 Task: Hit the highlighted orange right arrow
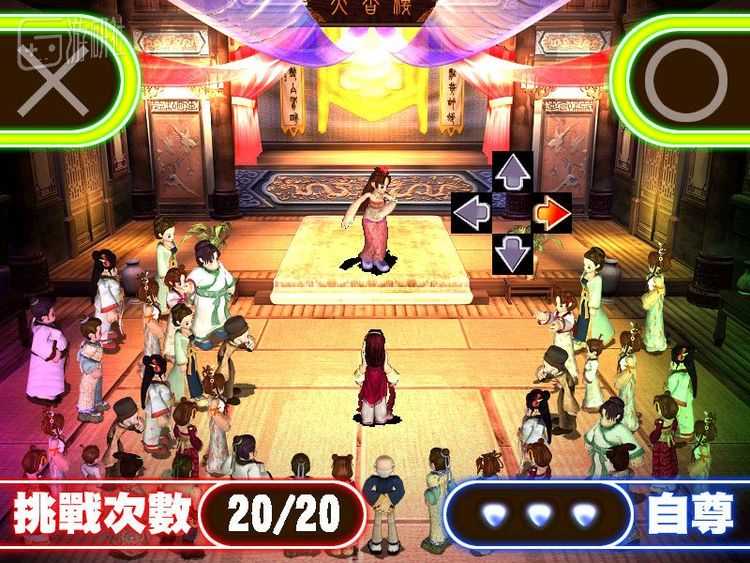[552, 213]
